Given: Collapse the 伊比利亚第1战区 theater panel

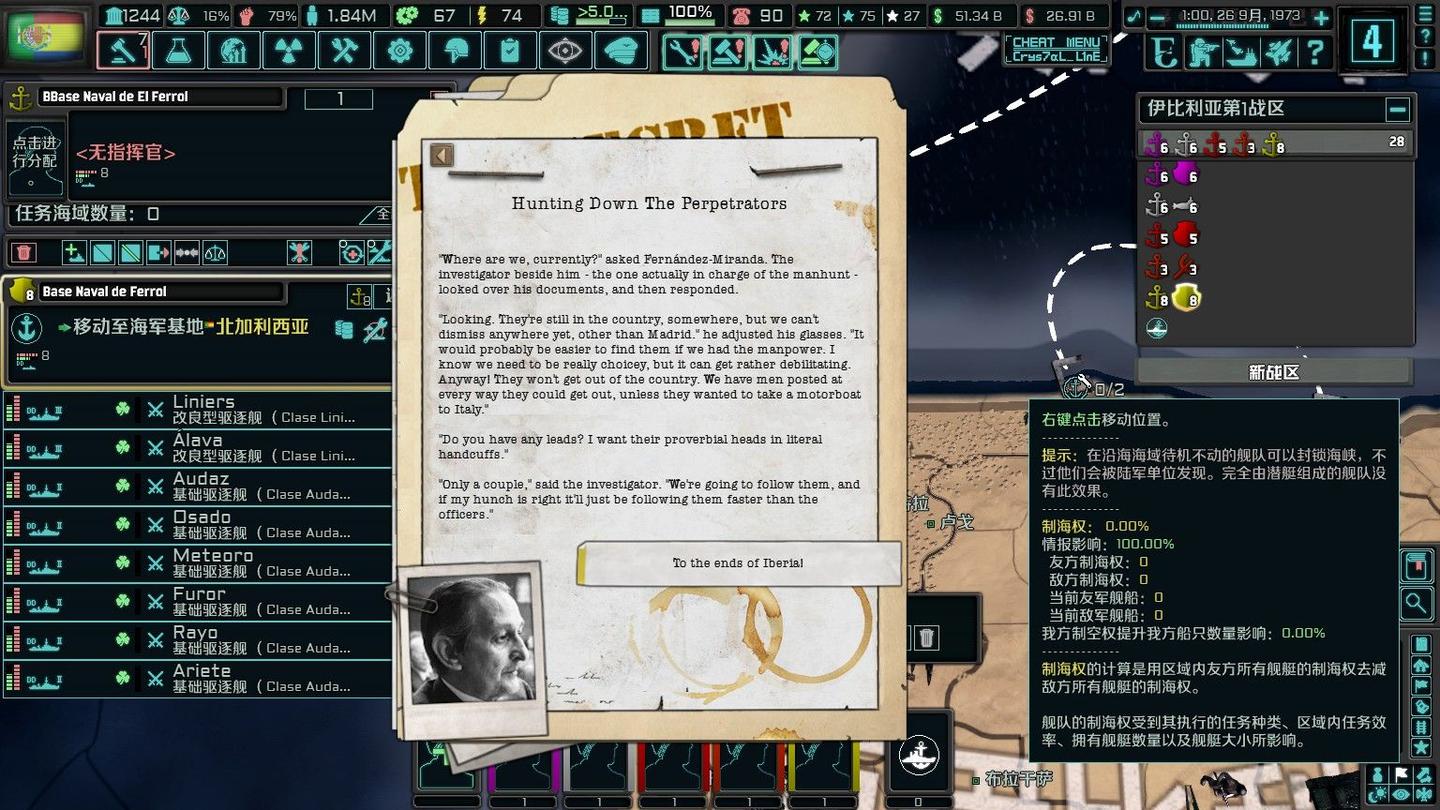Looking at the screenshot, I should pos(1398,109).
